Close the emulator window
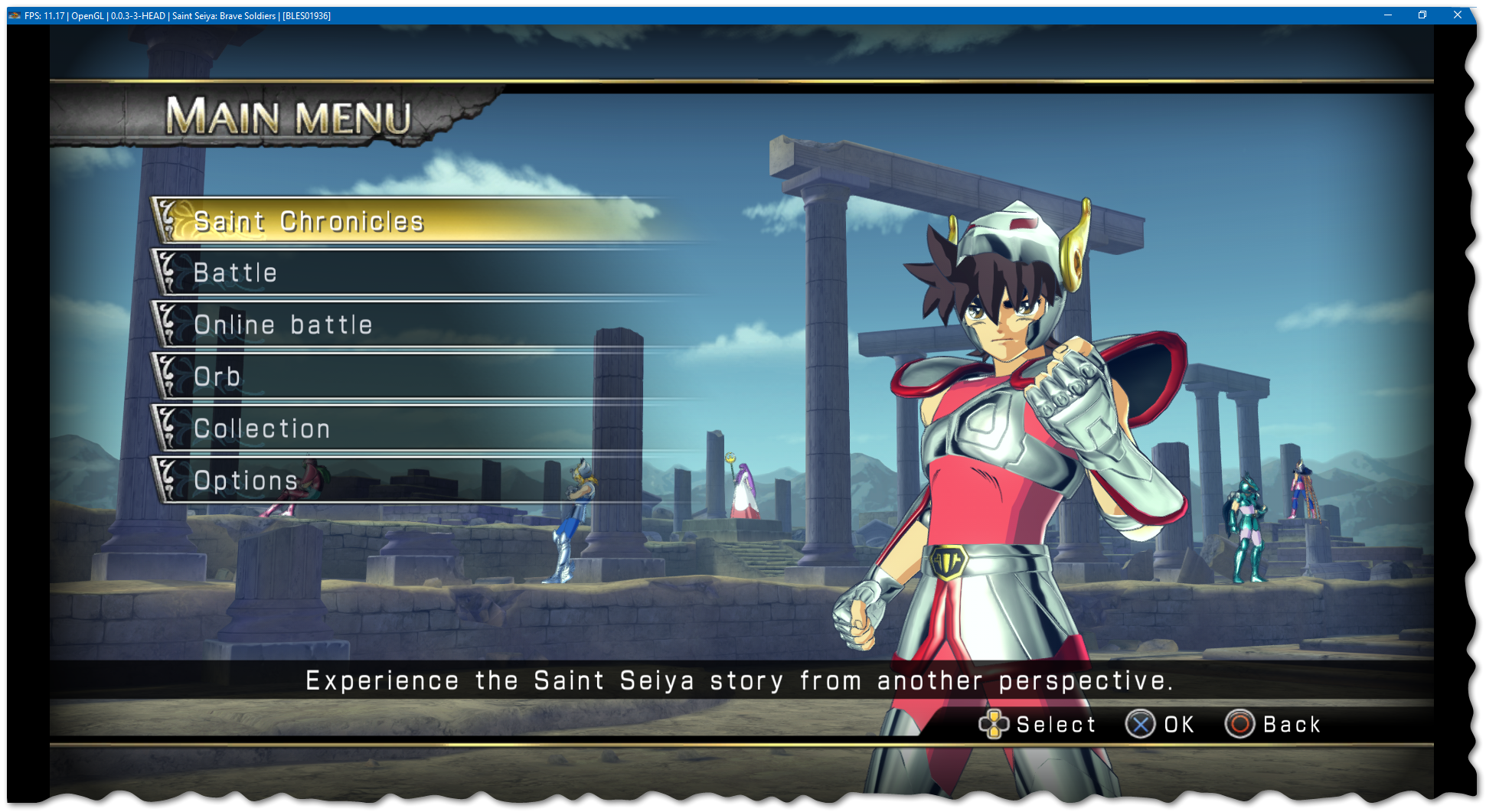Image resolution: width=1486 pixels, height=812 pixels. [1457, 15]
